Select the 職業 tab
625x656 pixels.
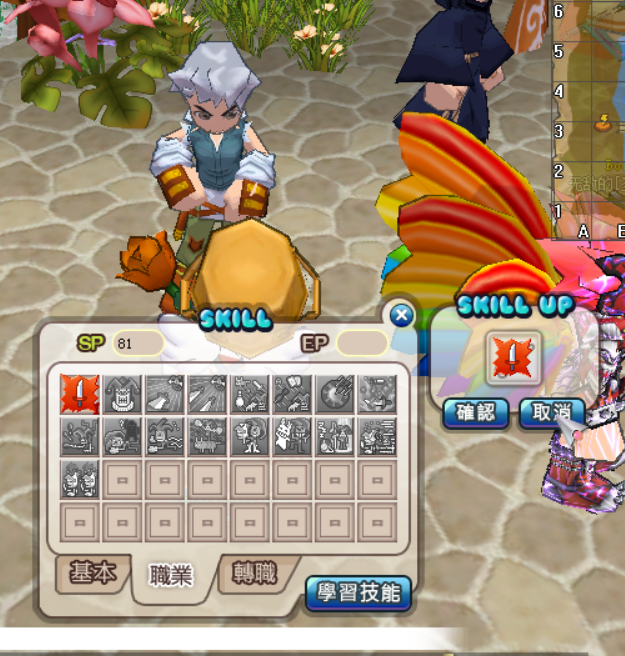pos(171,575)
